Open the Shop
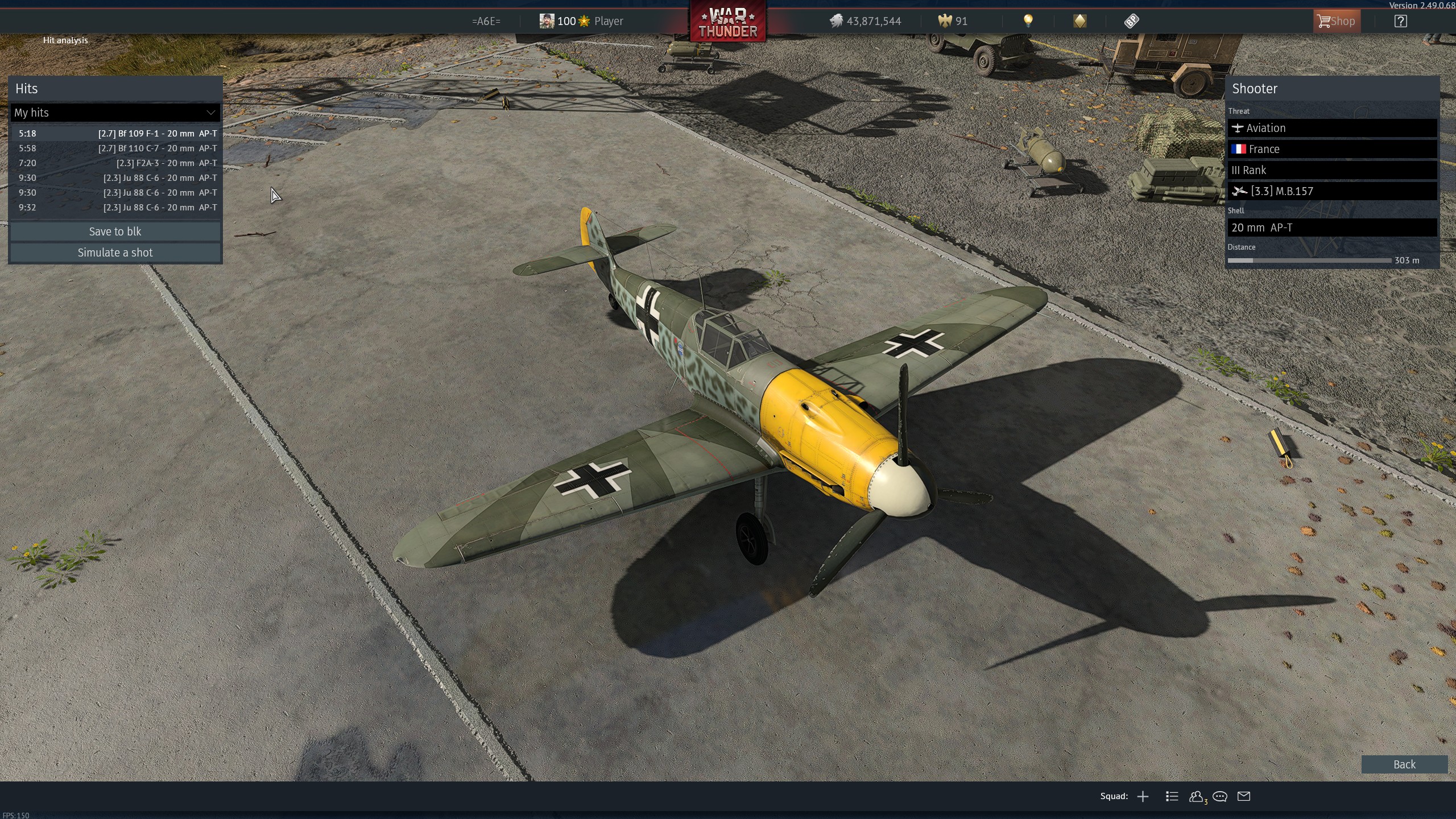Viewport: 1456px width, 819px height. click(x=1336, y=21)
